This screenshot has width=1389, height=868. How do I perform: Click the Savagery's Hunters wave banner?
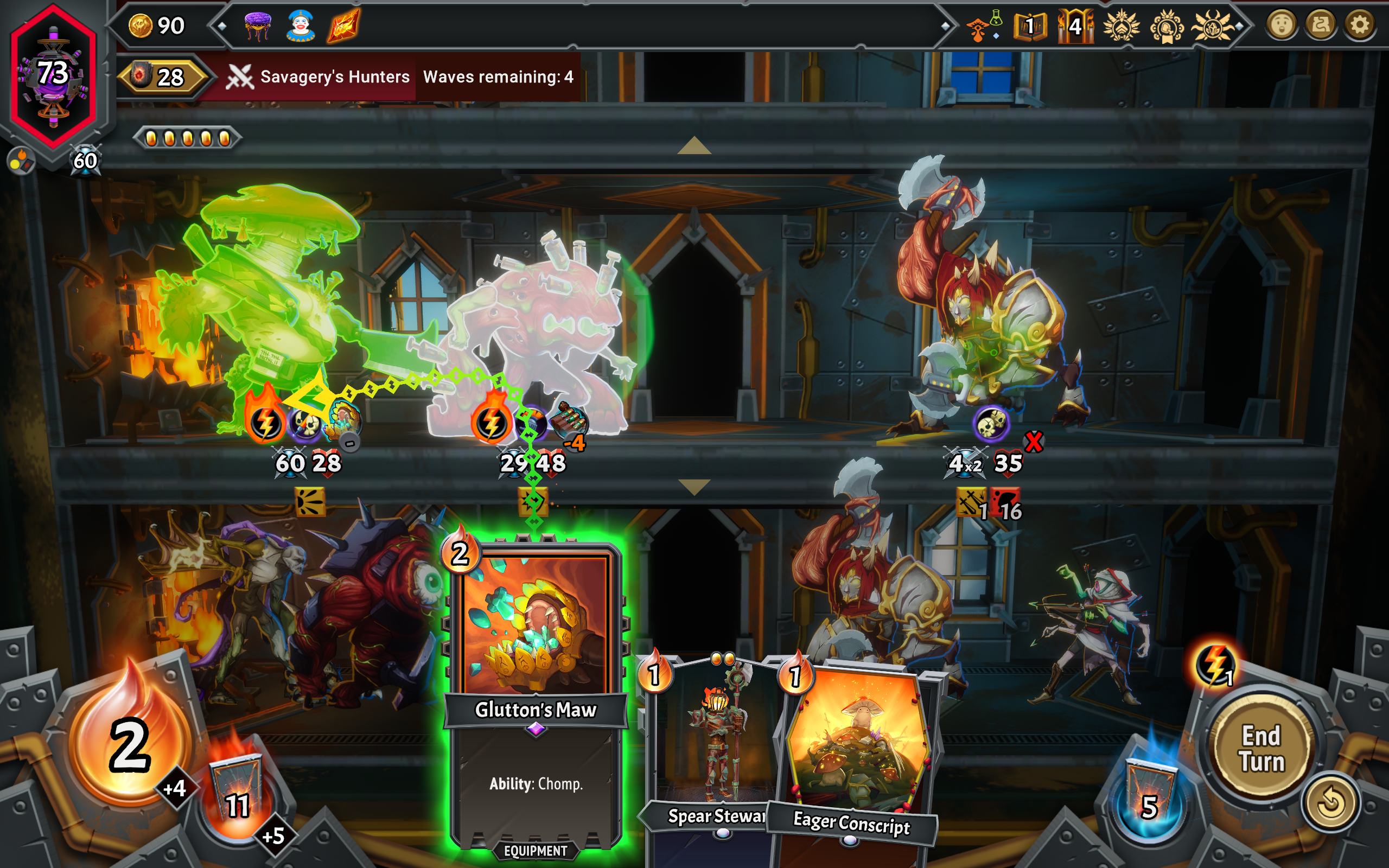point(318,77)
